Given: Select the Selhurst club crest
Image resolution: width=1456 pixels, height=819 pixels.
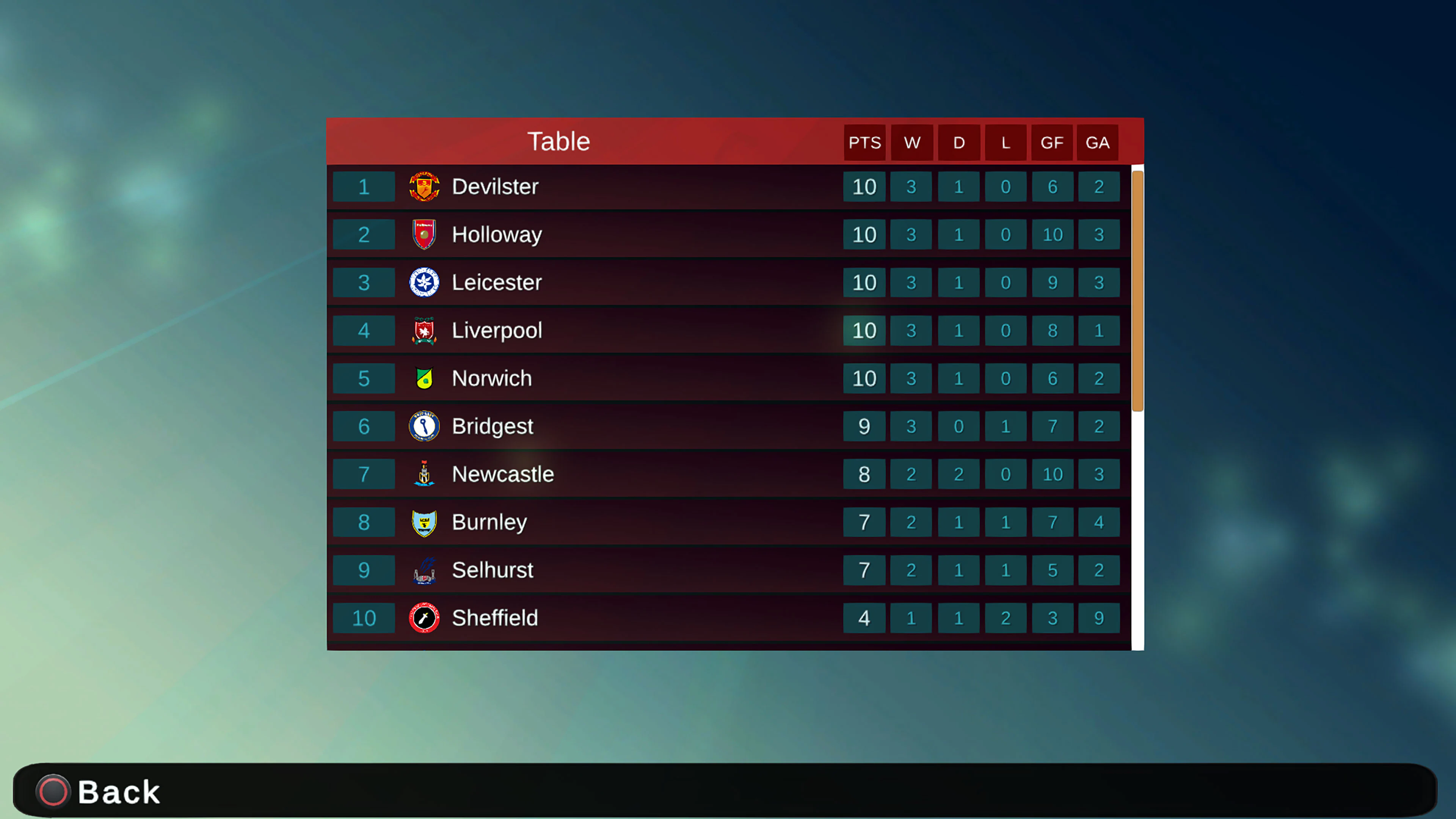Looking at the screenshot, I should point(425,570).
